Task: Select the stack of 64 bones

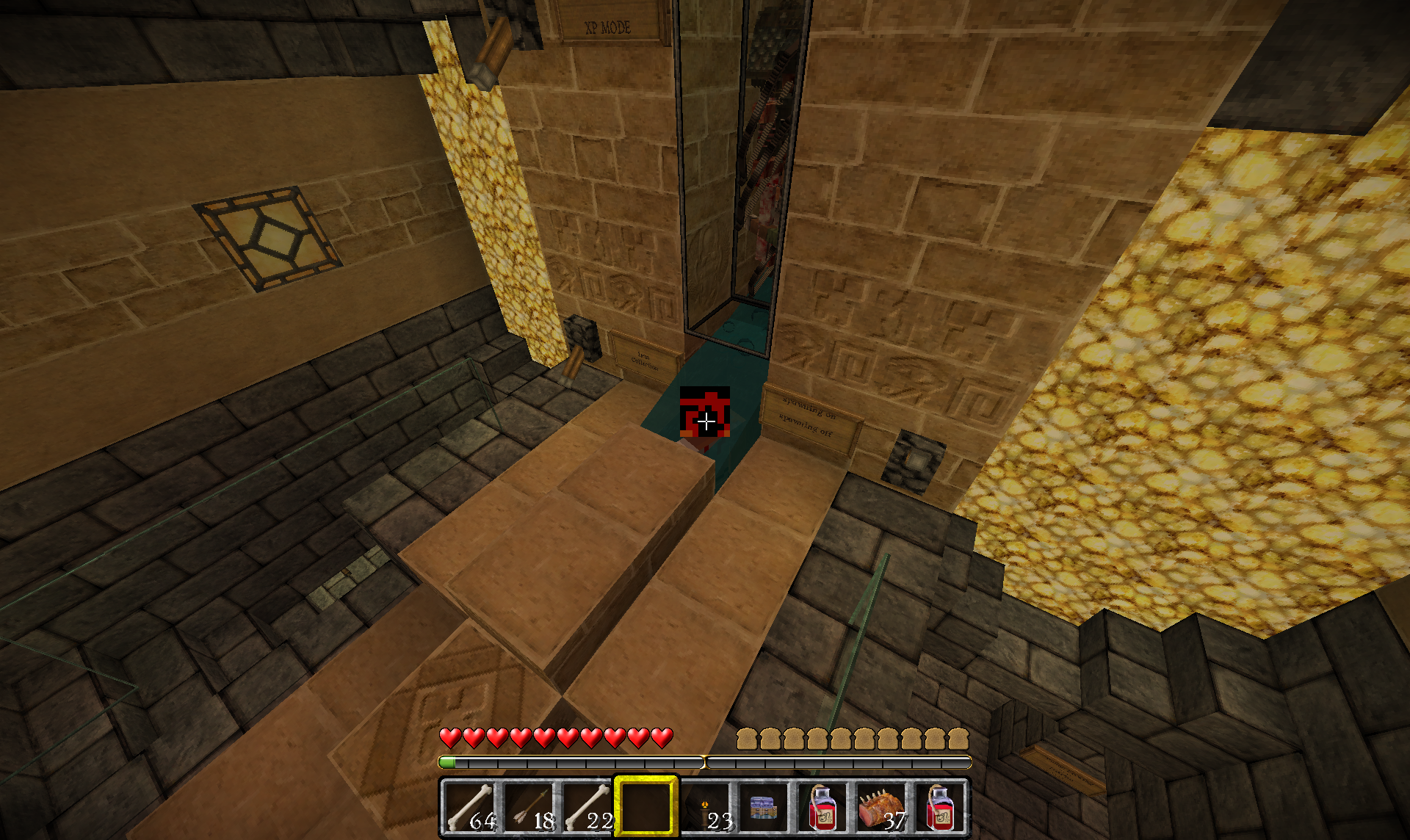Action: coord(470,807)
